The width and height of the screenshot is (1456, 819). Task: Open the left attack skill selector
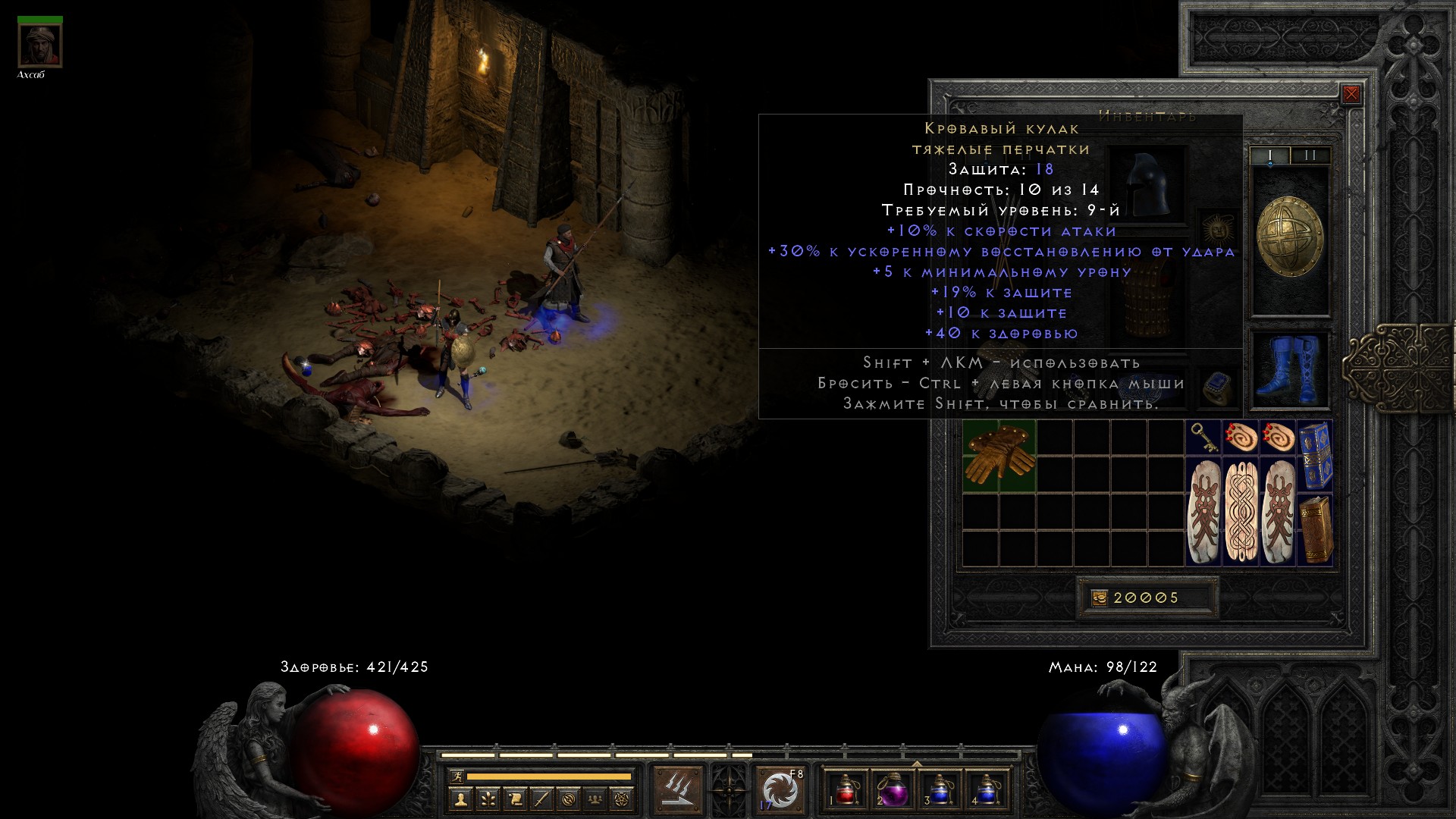point(677,789)
